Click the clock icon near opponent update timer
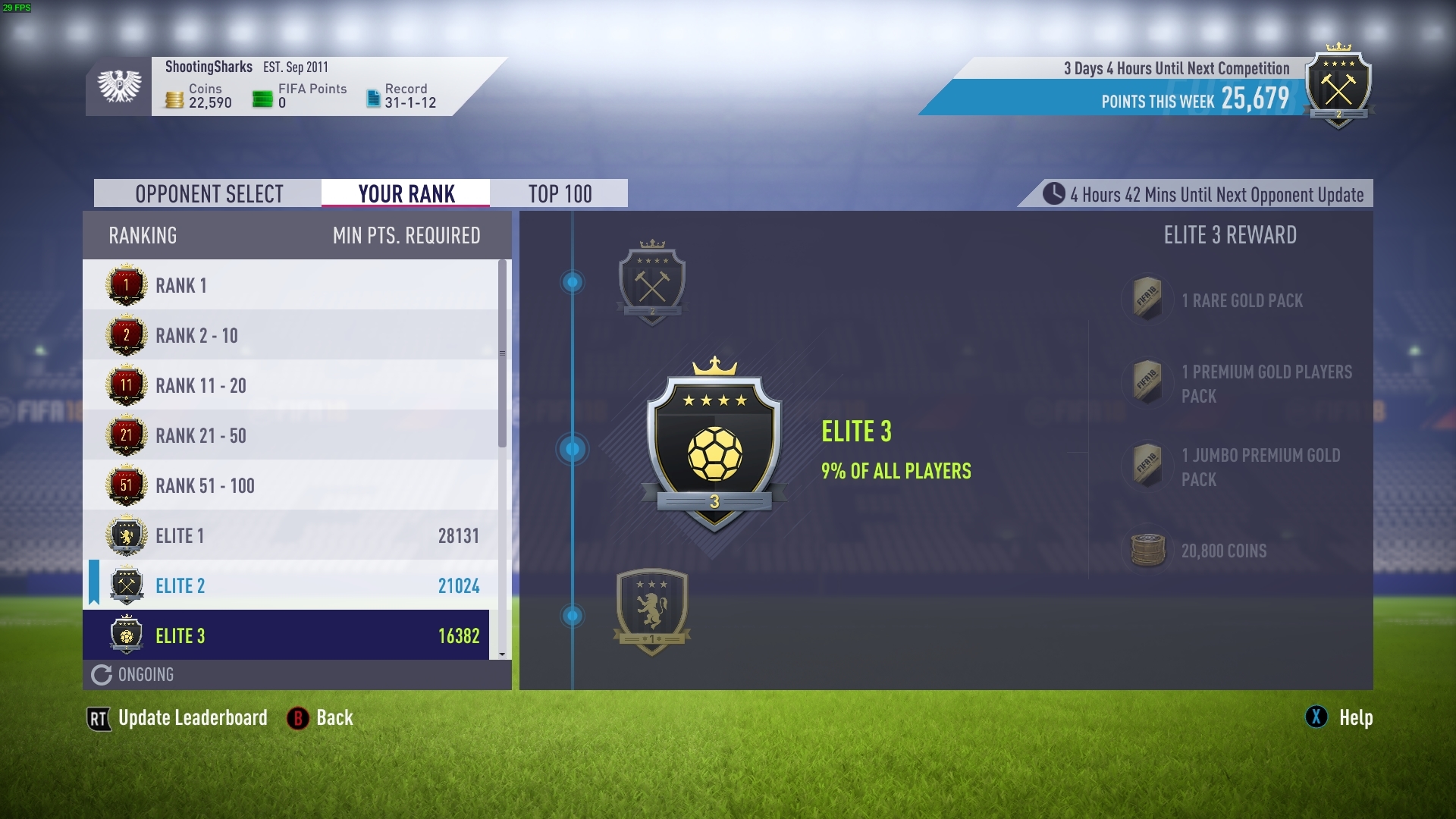This screenshot has width=1456, height=819. point(1053,194)
